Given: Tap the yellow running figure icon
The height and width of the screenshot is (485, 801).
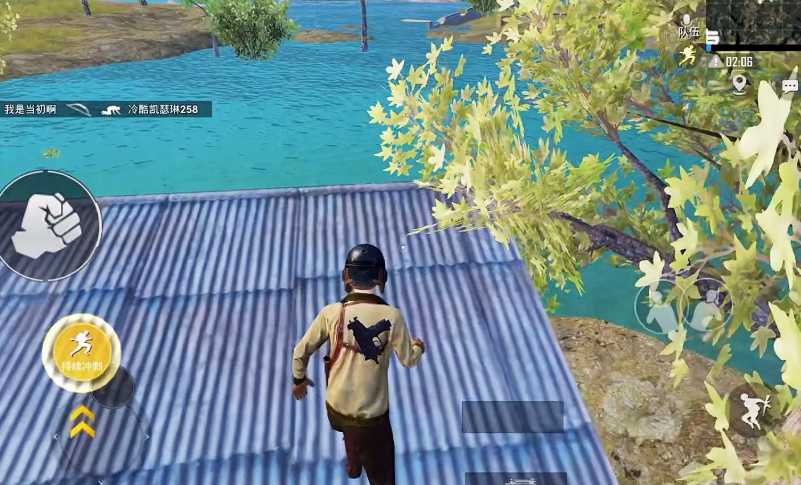Looking at the screenshot, I should [687, 55].
